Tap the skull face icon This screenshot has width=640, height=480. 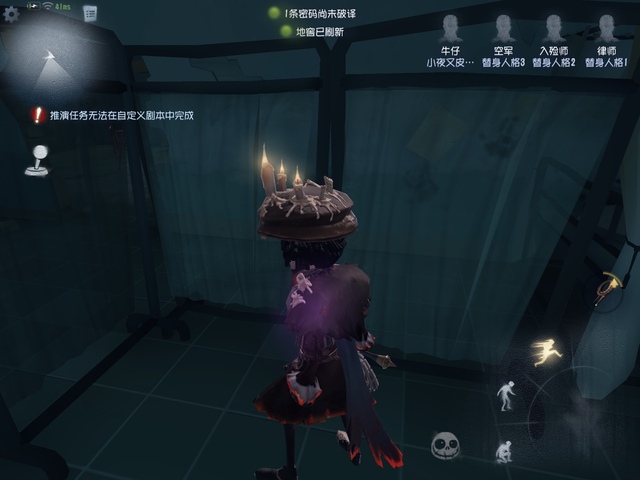(x=445, y=445)
